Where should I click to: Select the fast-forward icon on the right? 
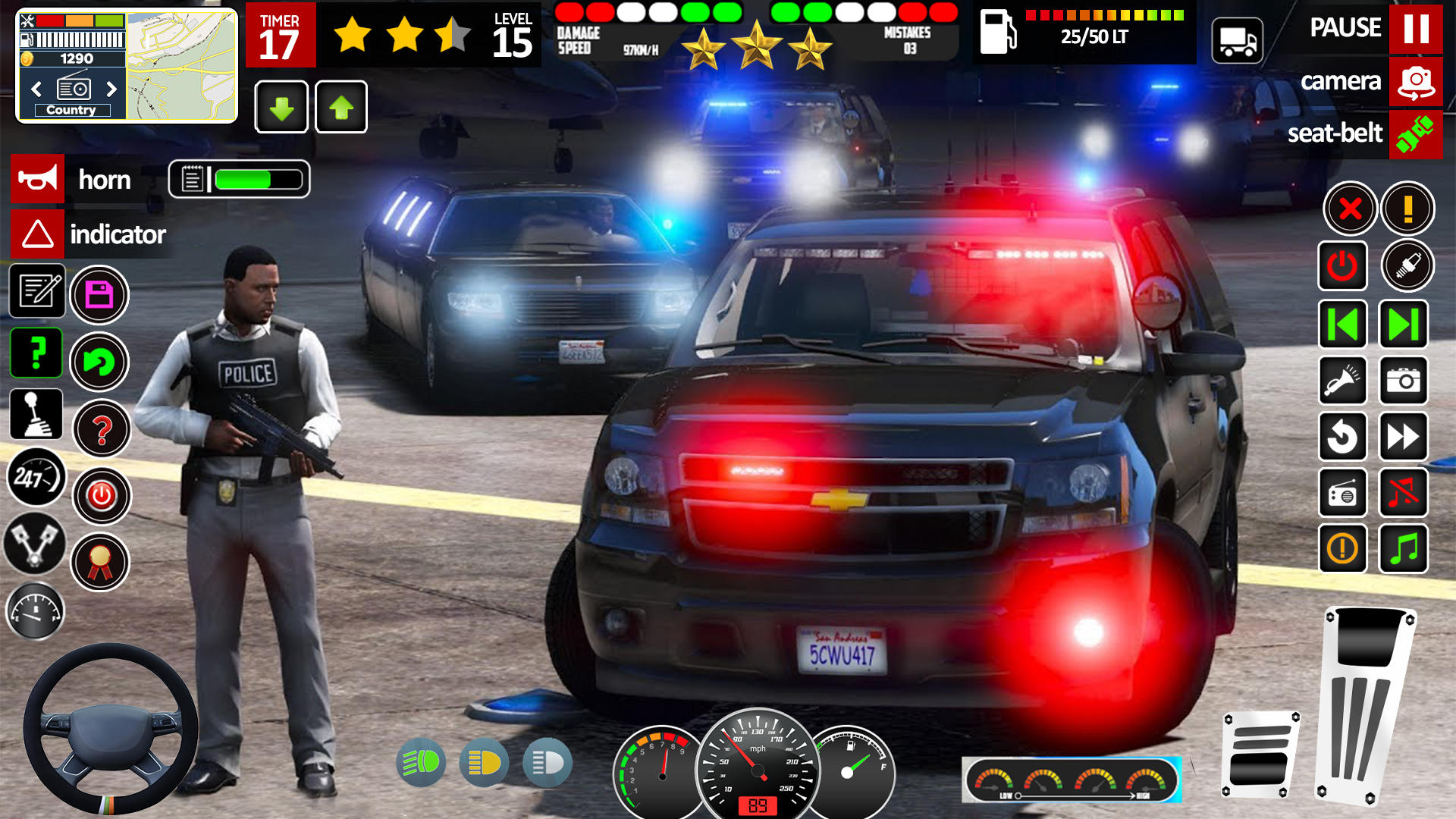click(x=1404, y=438)
